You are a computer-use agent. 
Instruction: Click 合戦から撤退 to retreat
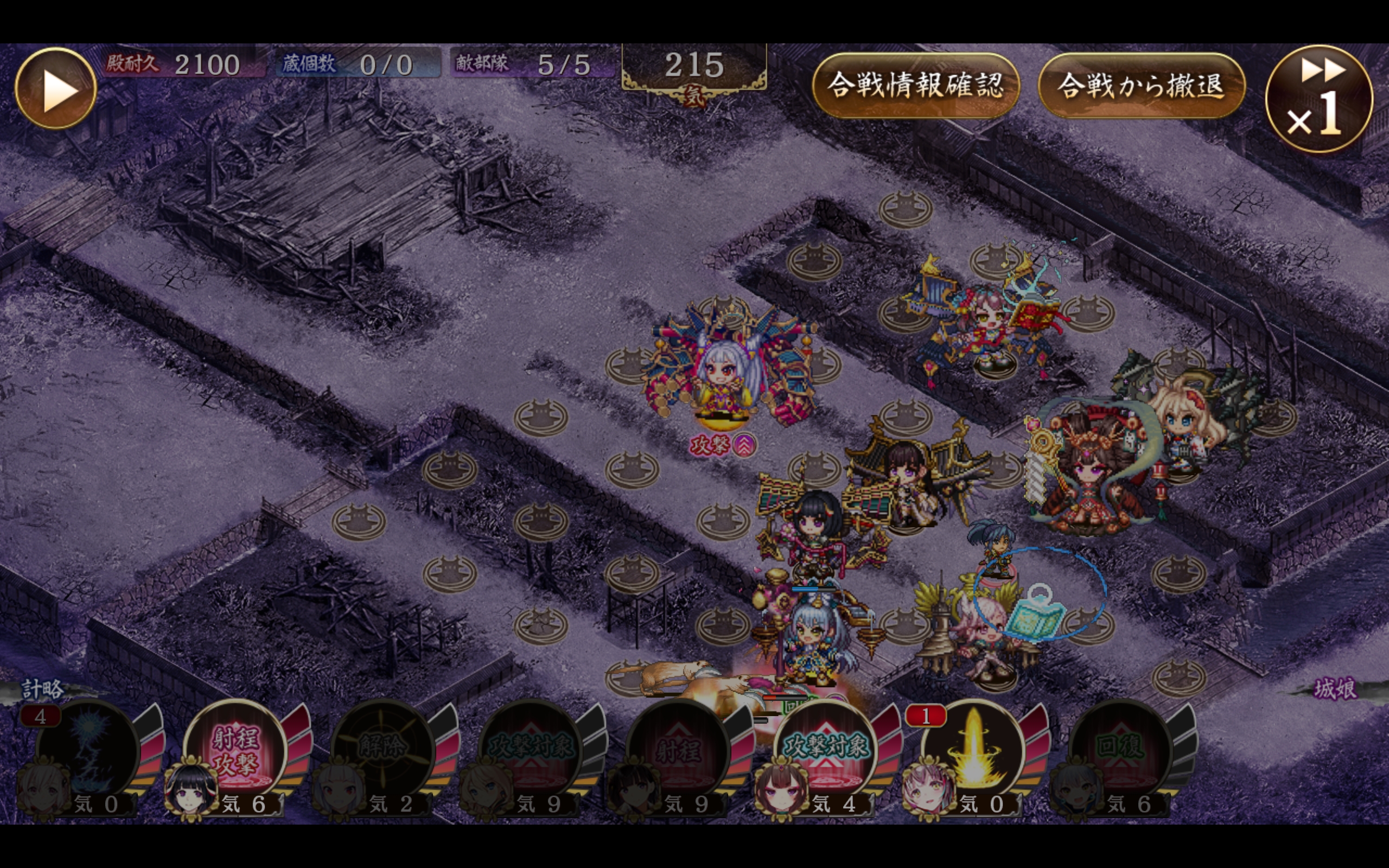tap(1141, 86)
